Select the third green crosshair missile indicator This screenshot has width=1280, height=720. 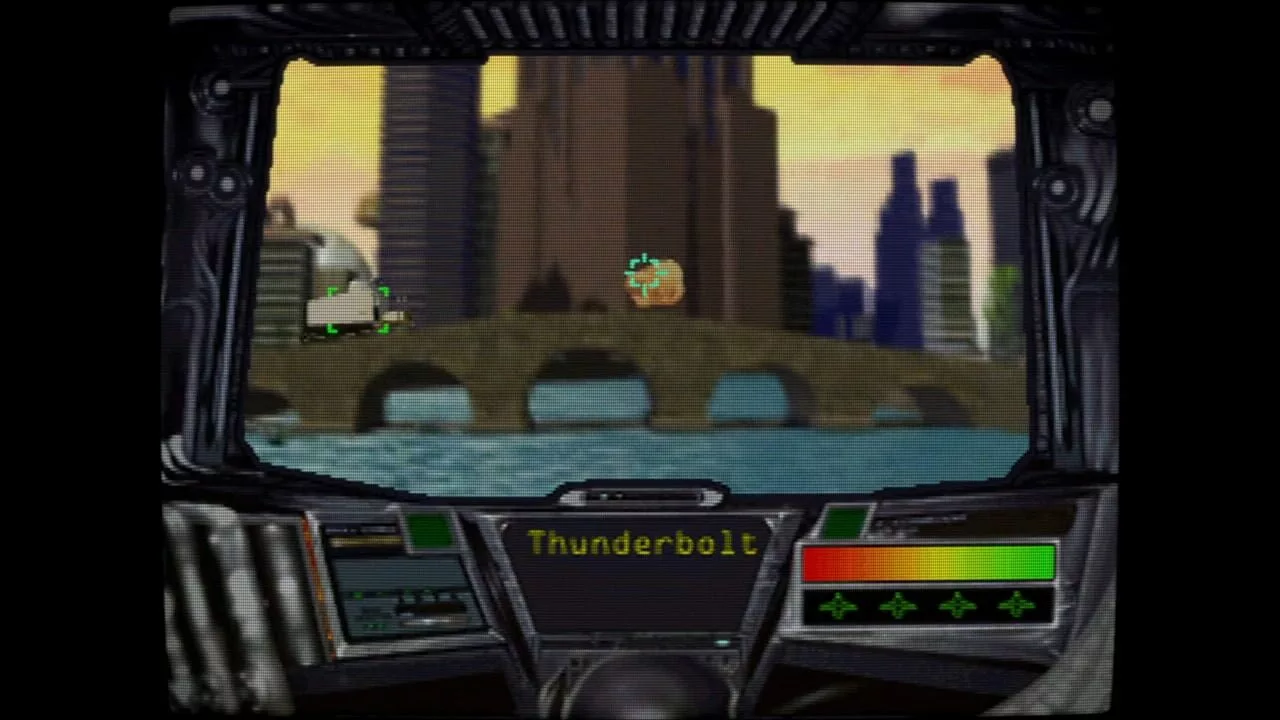(x=957, y=606)
